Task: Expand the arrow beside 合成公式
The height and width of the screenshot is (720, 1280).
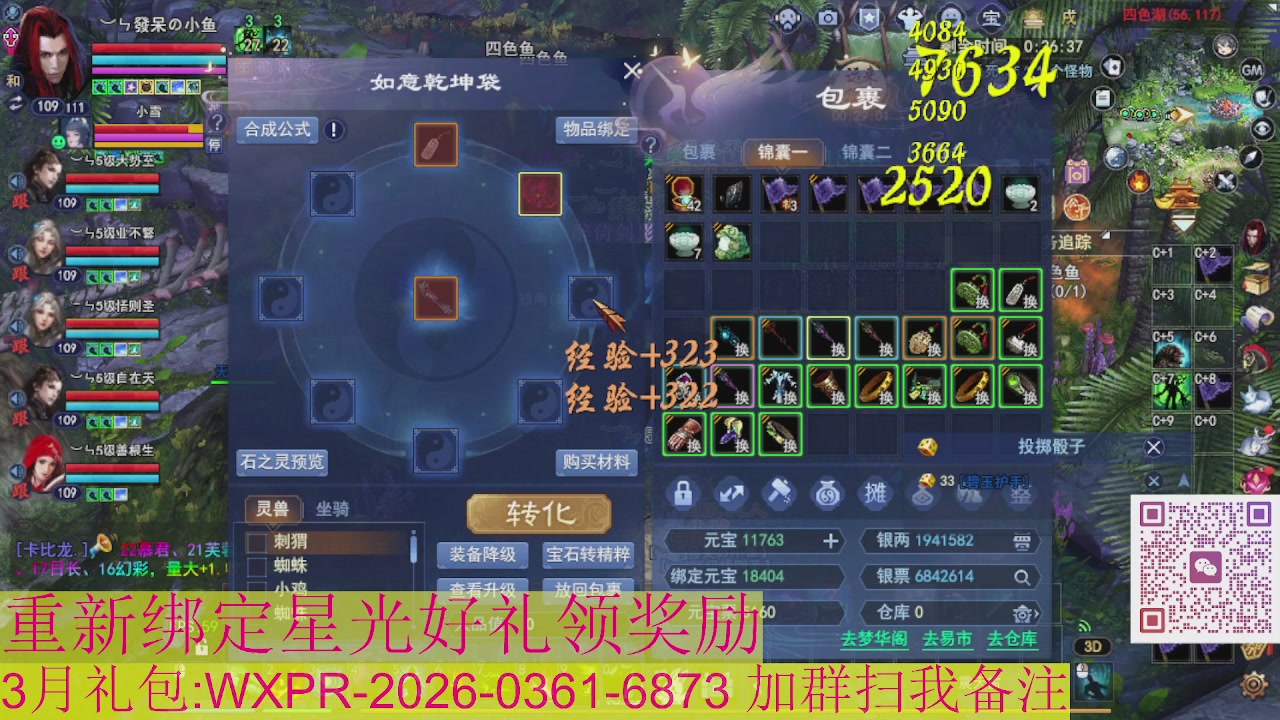Action: pos(334,130)
